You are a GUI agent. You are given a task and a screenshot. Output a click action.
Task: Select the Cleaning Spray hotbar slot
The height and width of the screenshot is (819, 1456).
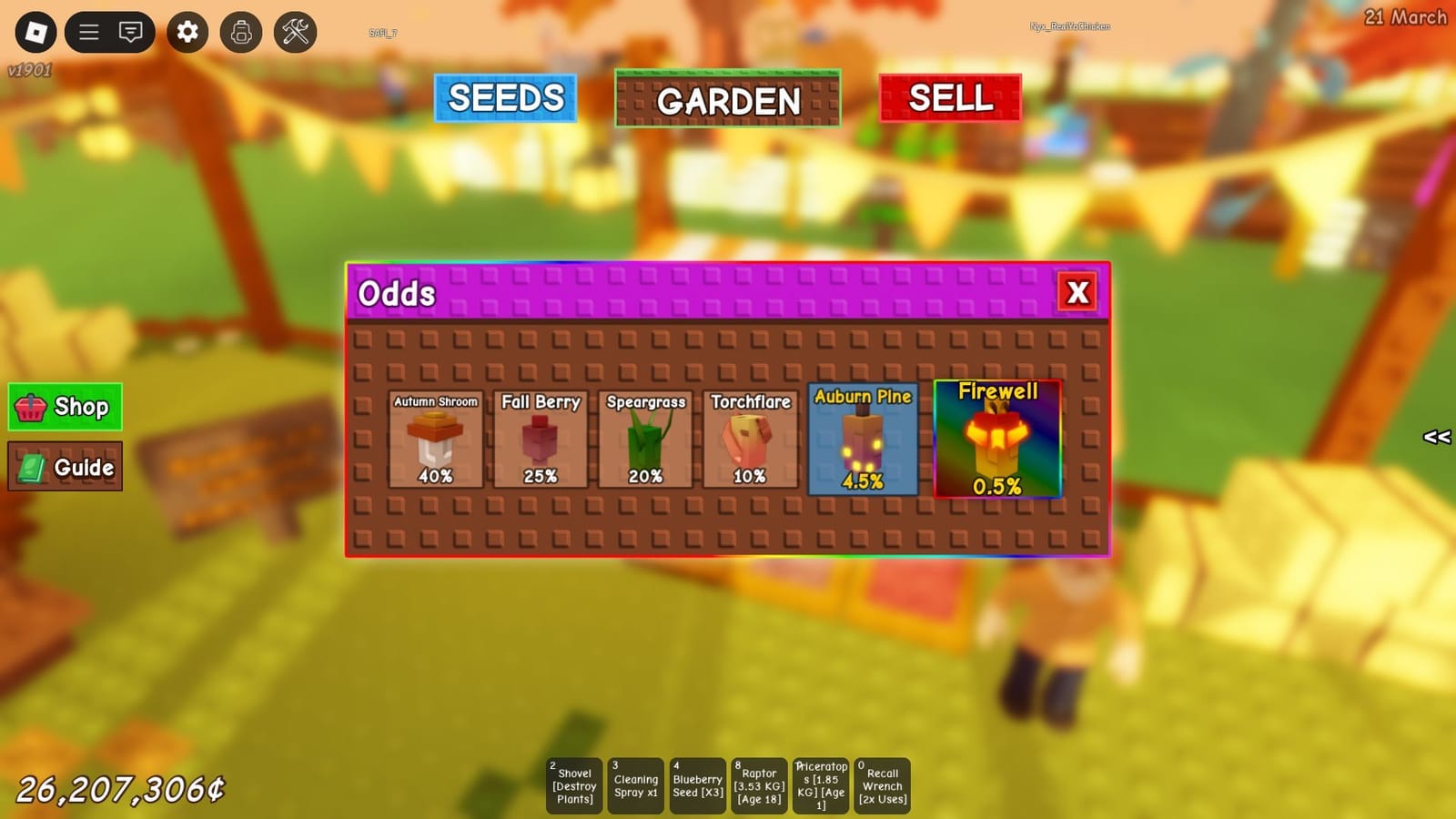[x=635, y=784]
